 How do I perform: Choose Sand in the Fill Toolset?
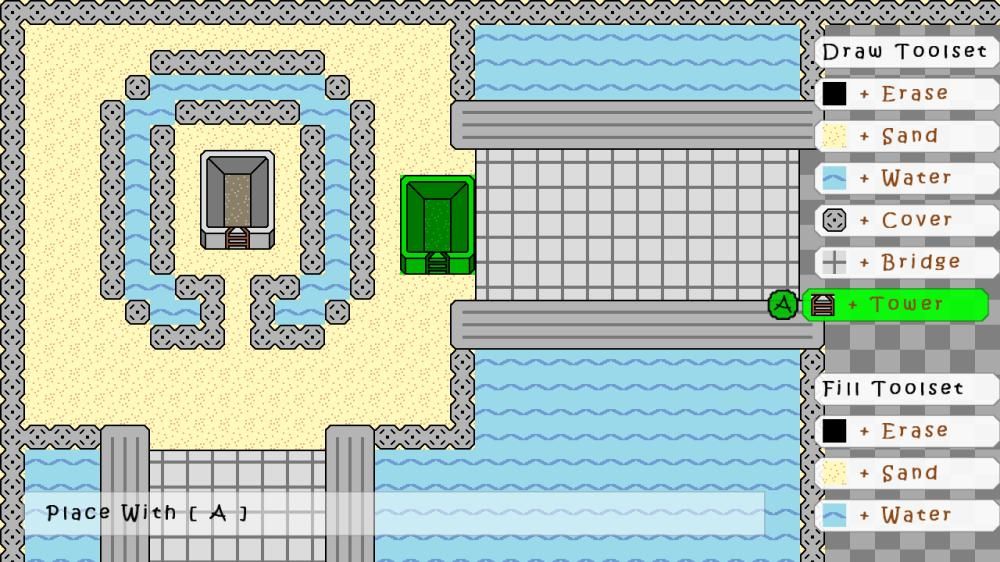click(x=906, y=473)
